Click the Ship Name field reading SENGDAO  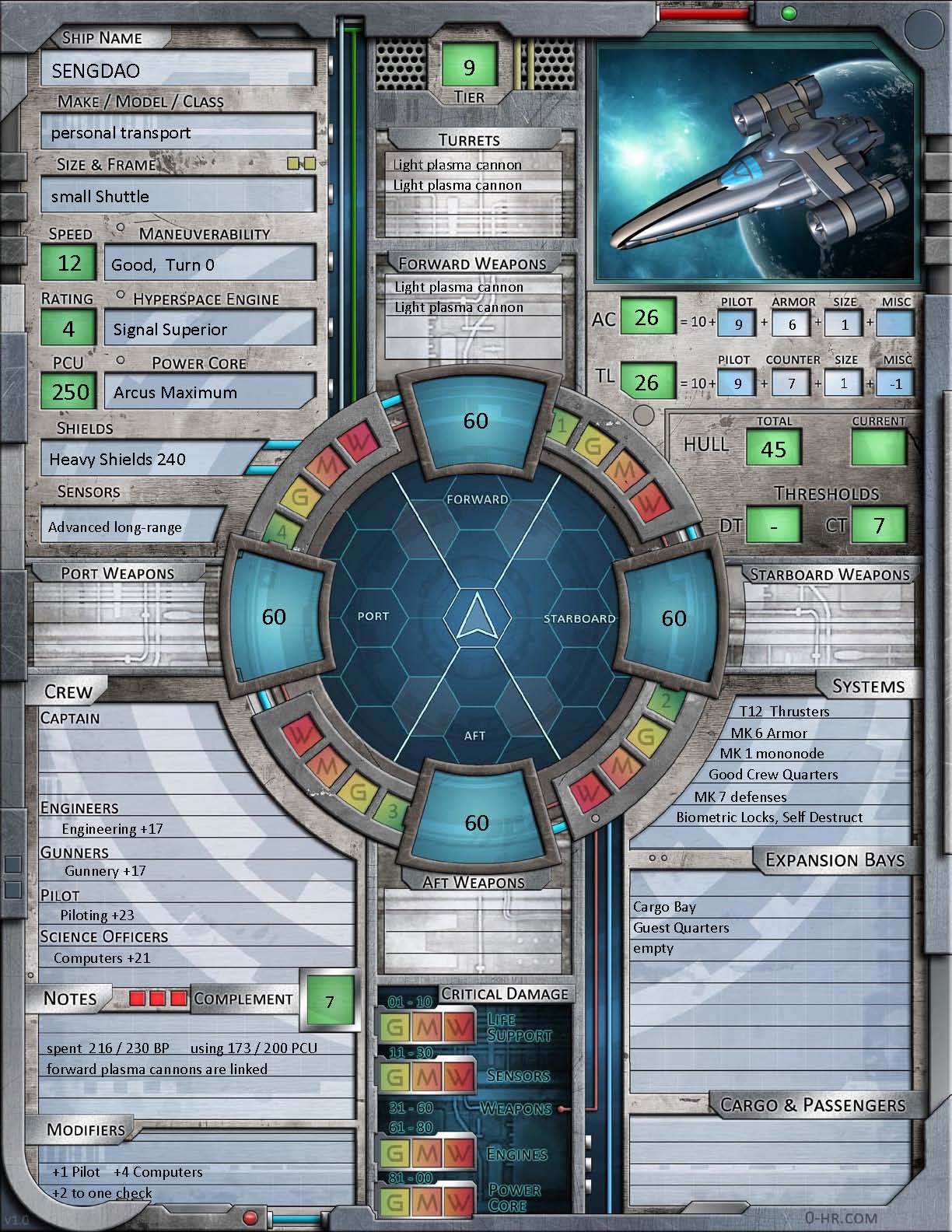pyautogui.click(x=178, y=71)
